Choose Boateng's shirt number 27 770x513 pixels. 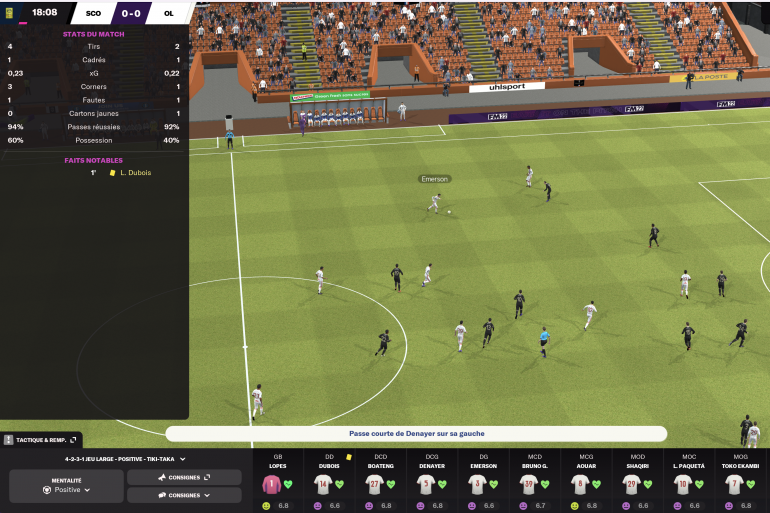click(x=374, y=485)
